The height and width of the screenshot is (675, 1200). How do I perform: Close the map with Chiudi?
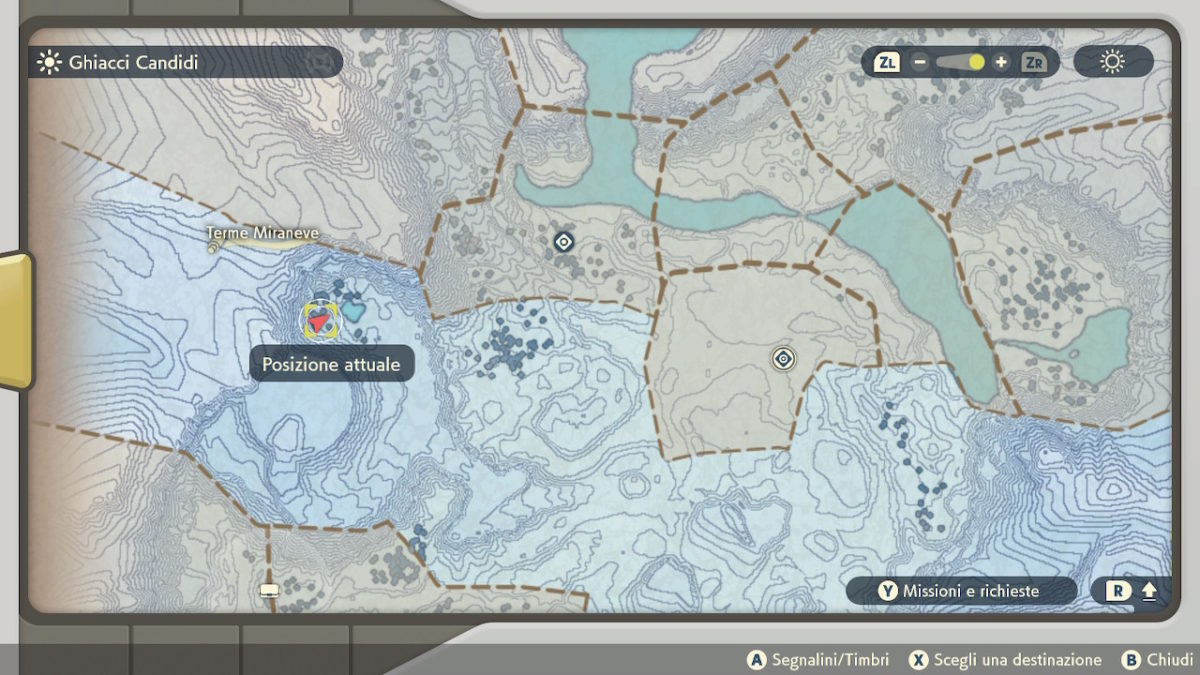(x=1158, y=660)
